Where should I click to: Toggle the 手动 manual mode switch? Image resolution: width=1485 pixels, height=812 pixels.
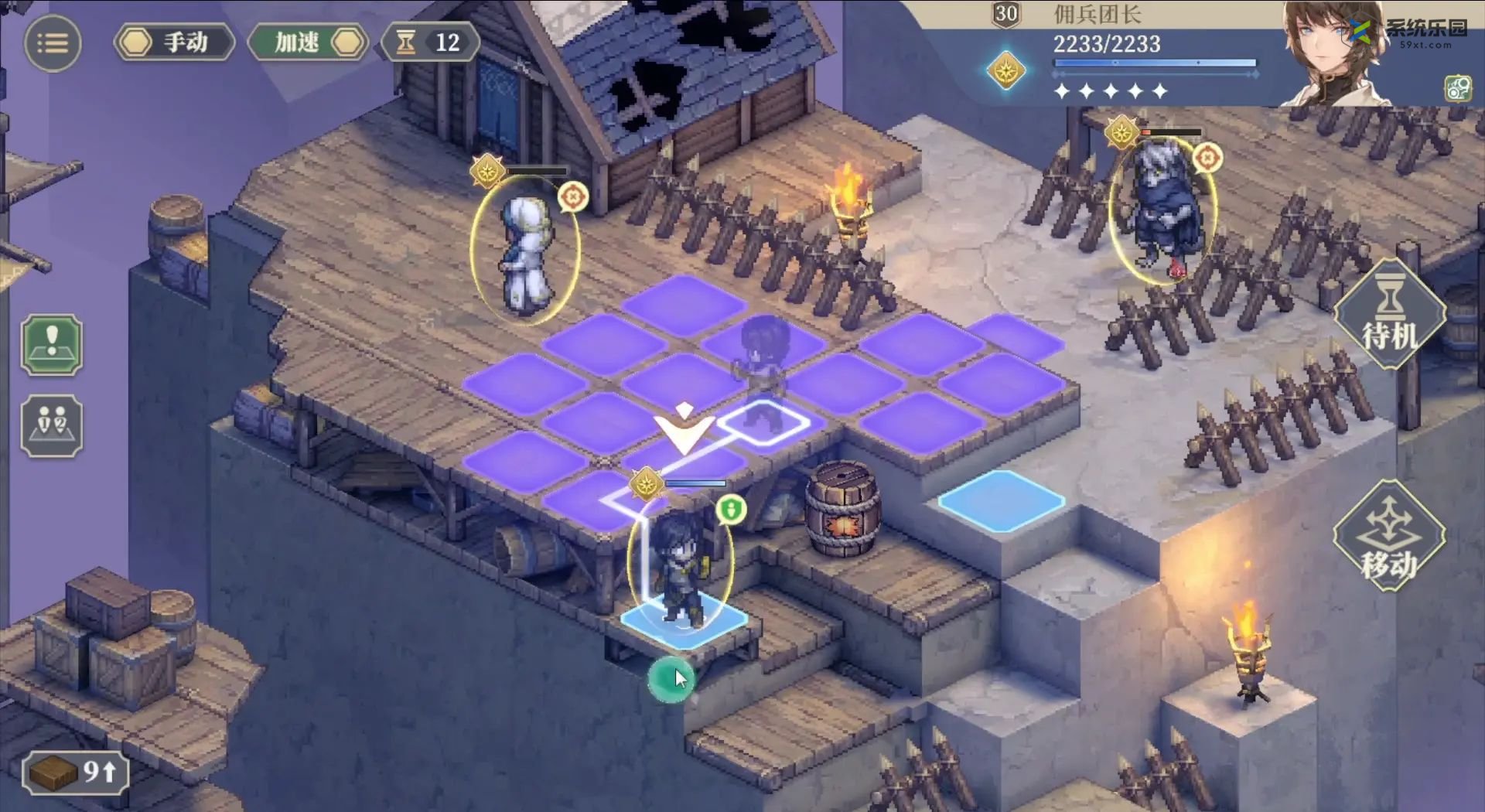175,43
